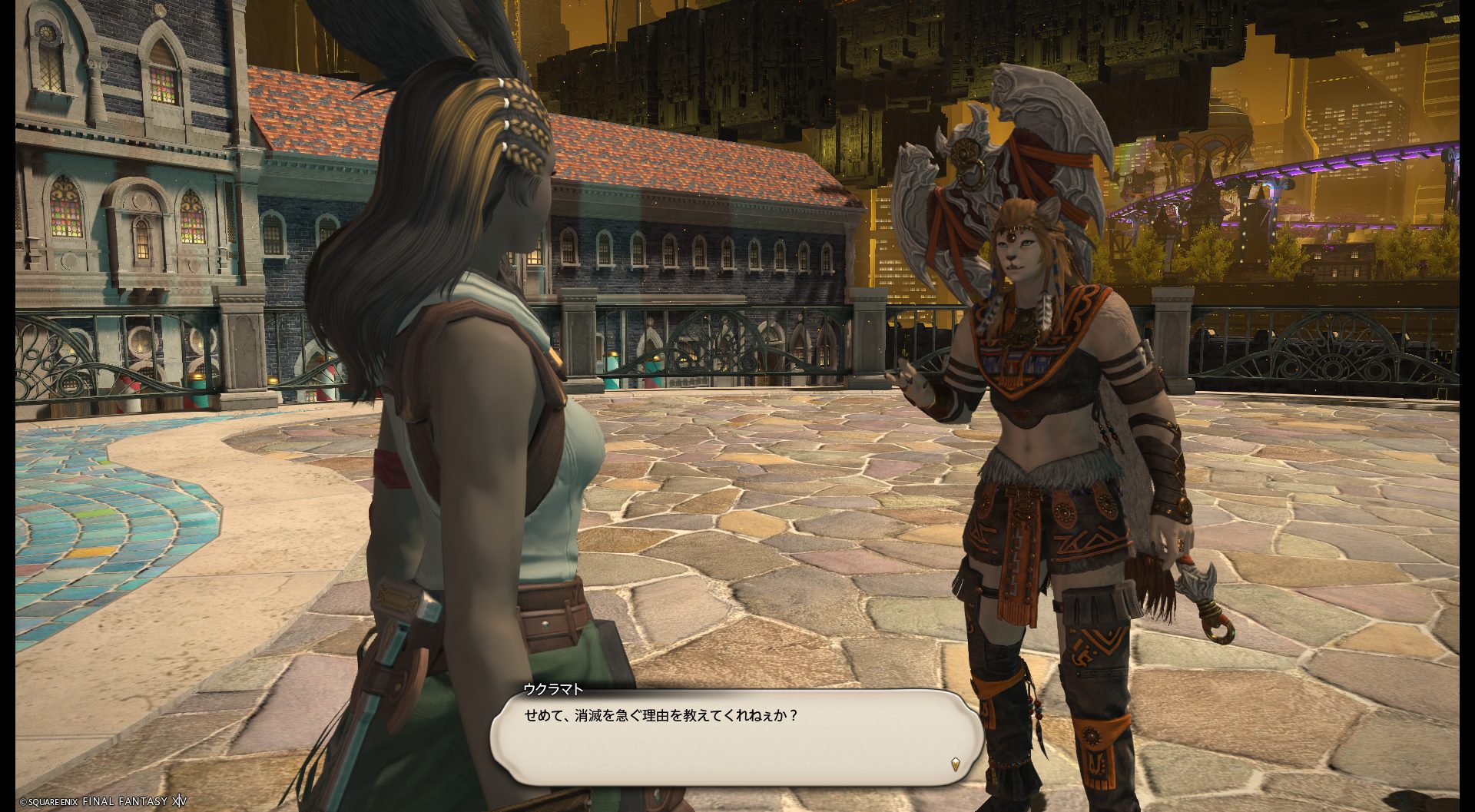Click the dialogue advance arrow indicator
Screen dimensions: 1475x812
tap(955, 764)
